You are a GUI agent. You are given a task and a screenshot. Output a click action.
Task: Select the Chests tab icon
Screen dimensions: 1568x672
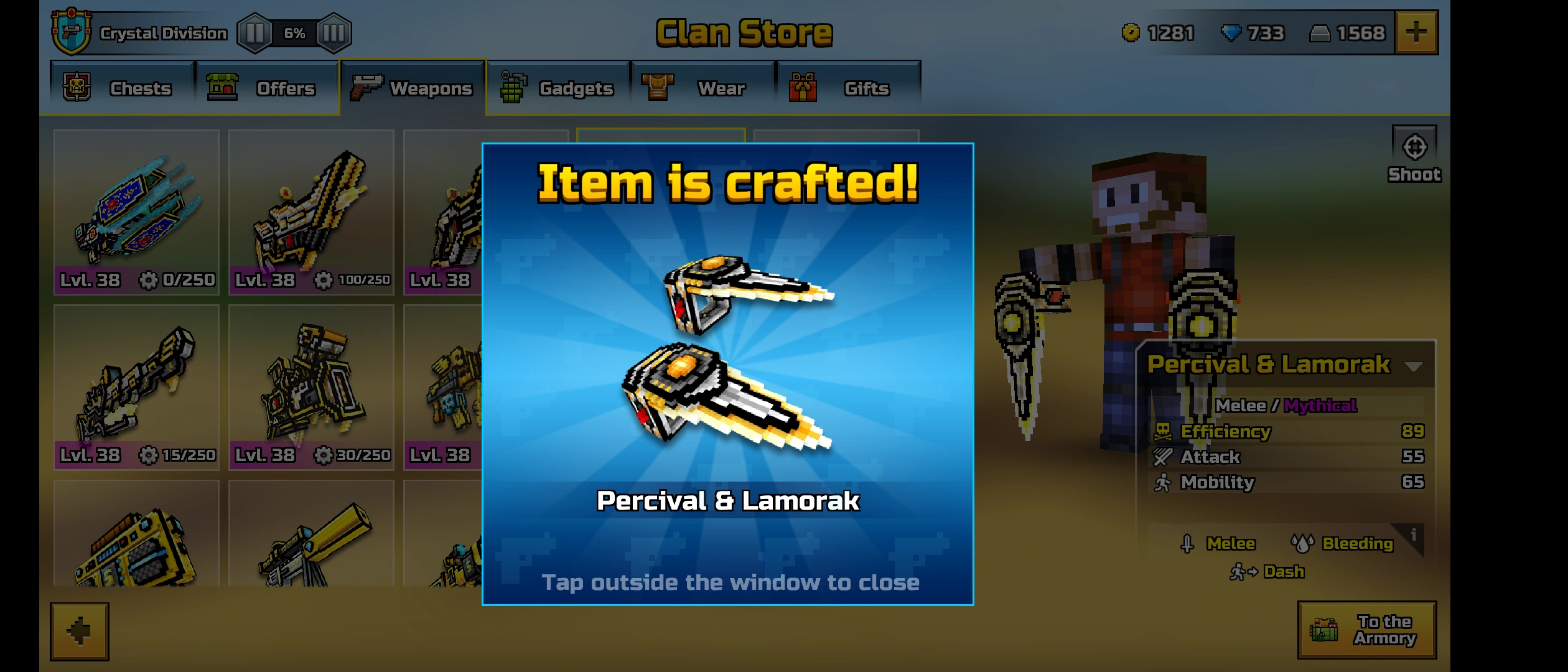[76, 87]
